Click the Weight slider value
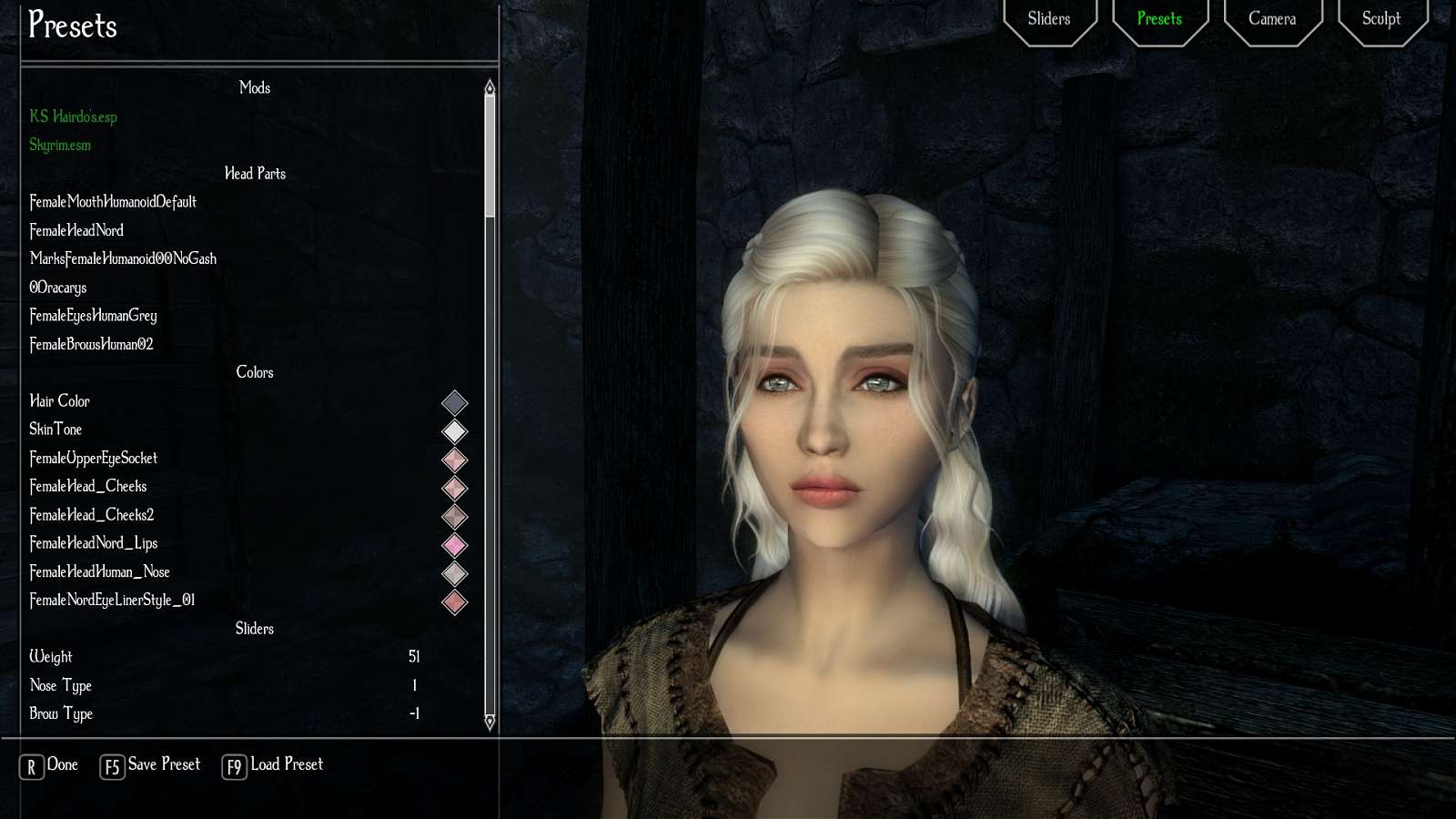Image resolution: width=1456 pixels, height=819 pixels. (x=415, y=656)
